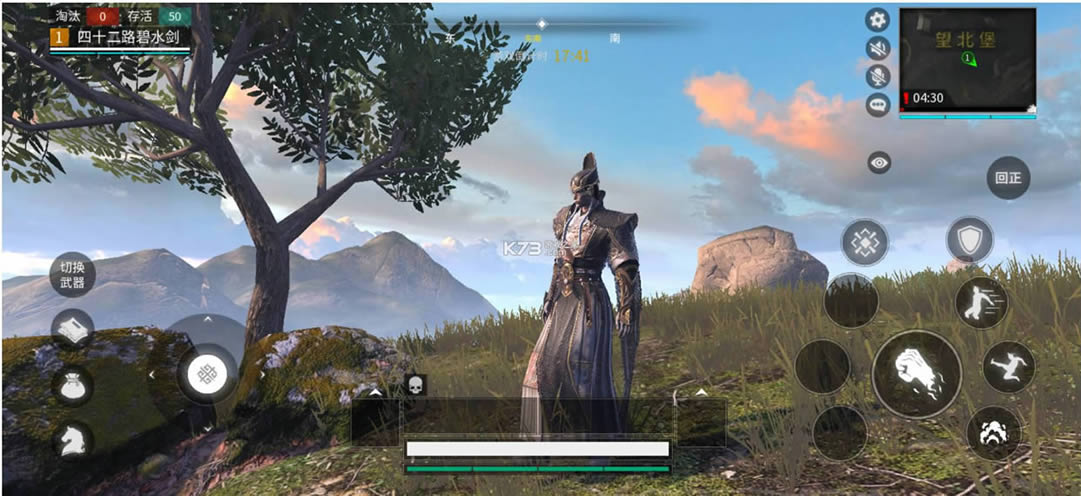Open the 望北堡 minimap
Viewport: 1081px width, 496px height.
point(967,58)
